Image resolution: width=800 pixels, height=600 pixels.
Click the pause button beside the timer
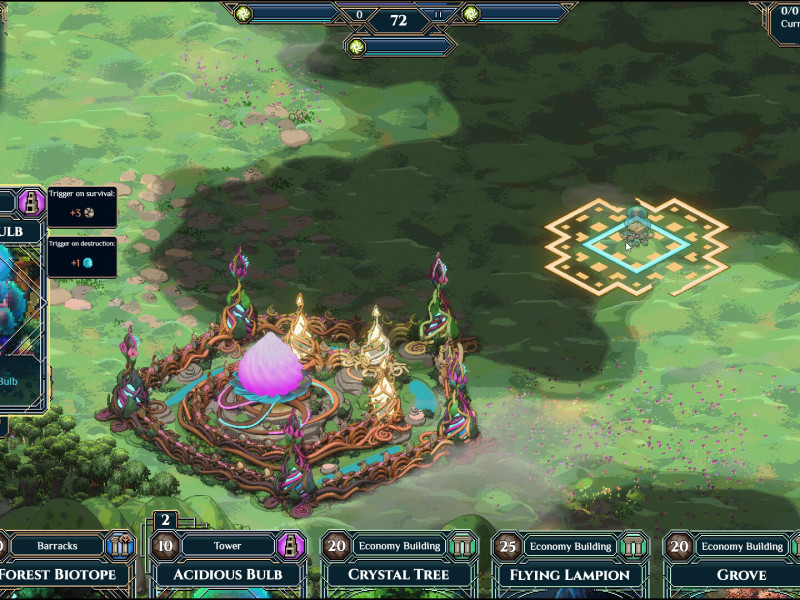437,15
